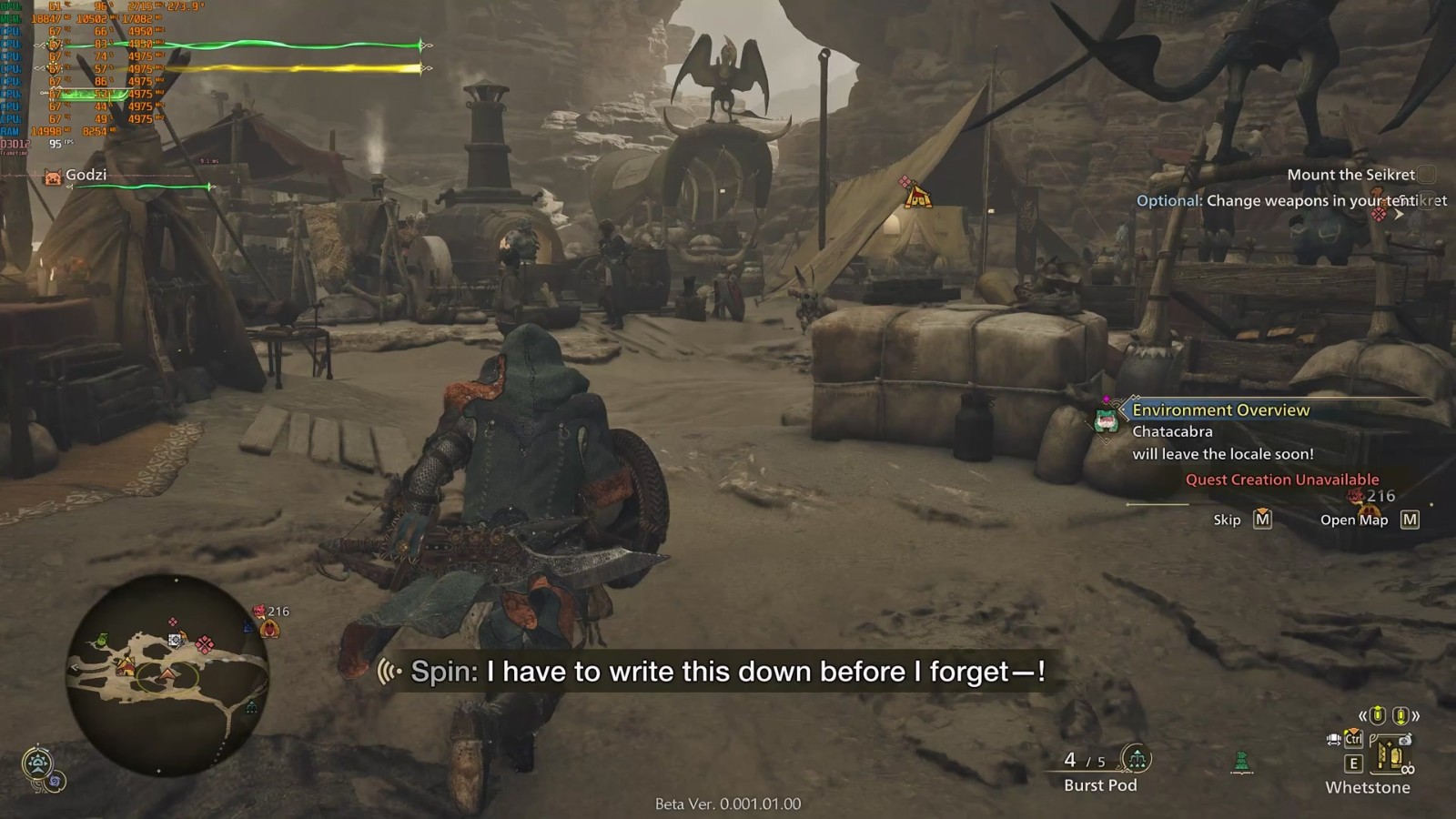Viewport: 1456px width, 819px height.
Task: Click the round emblem icon below the minimap
Action: tap(37, 763)
